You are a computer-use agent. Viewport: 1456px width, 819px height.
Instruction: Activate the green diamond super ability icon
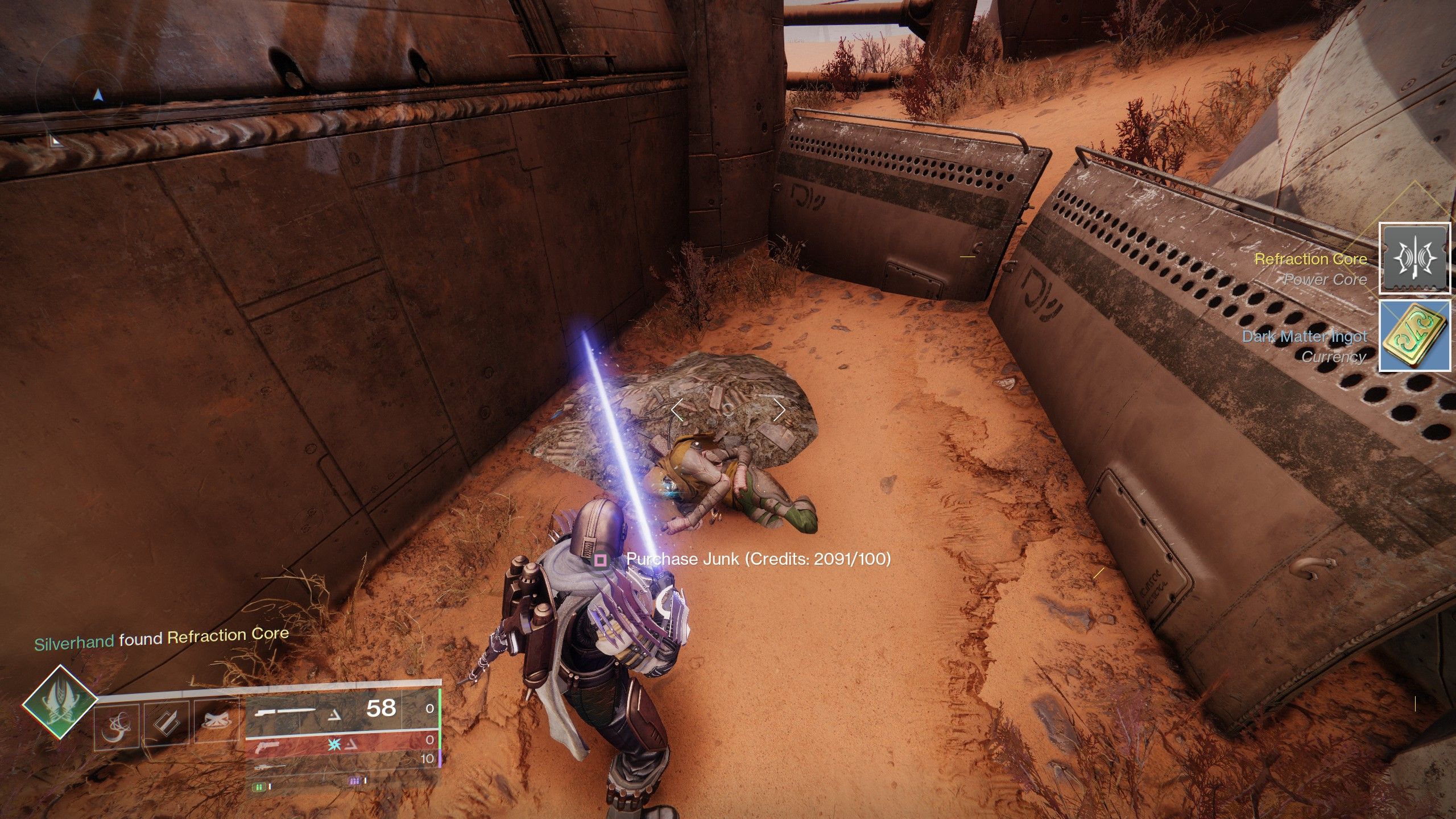tap(60, 702)
